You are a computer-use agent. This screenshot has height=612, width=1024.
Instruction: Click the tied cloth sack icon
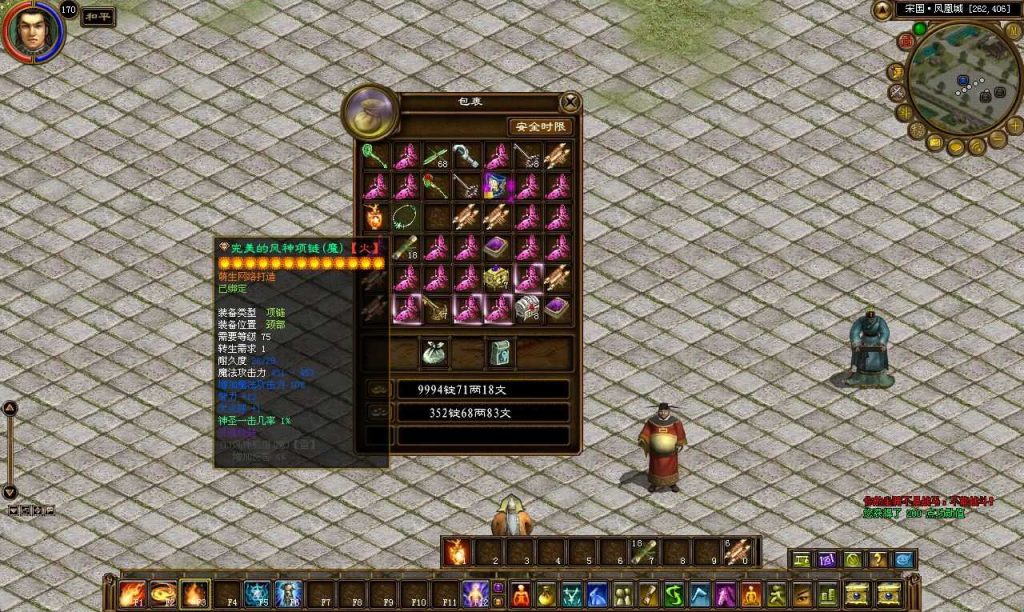coord(435,353)
